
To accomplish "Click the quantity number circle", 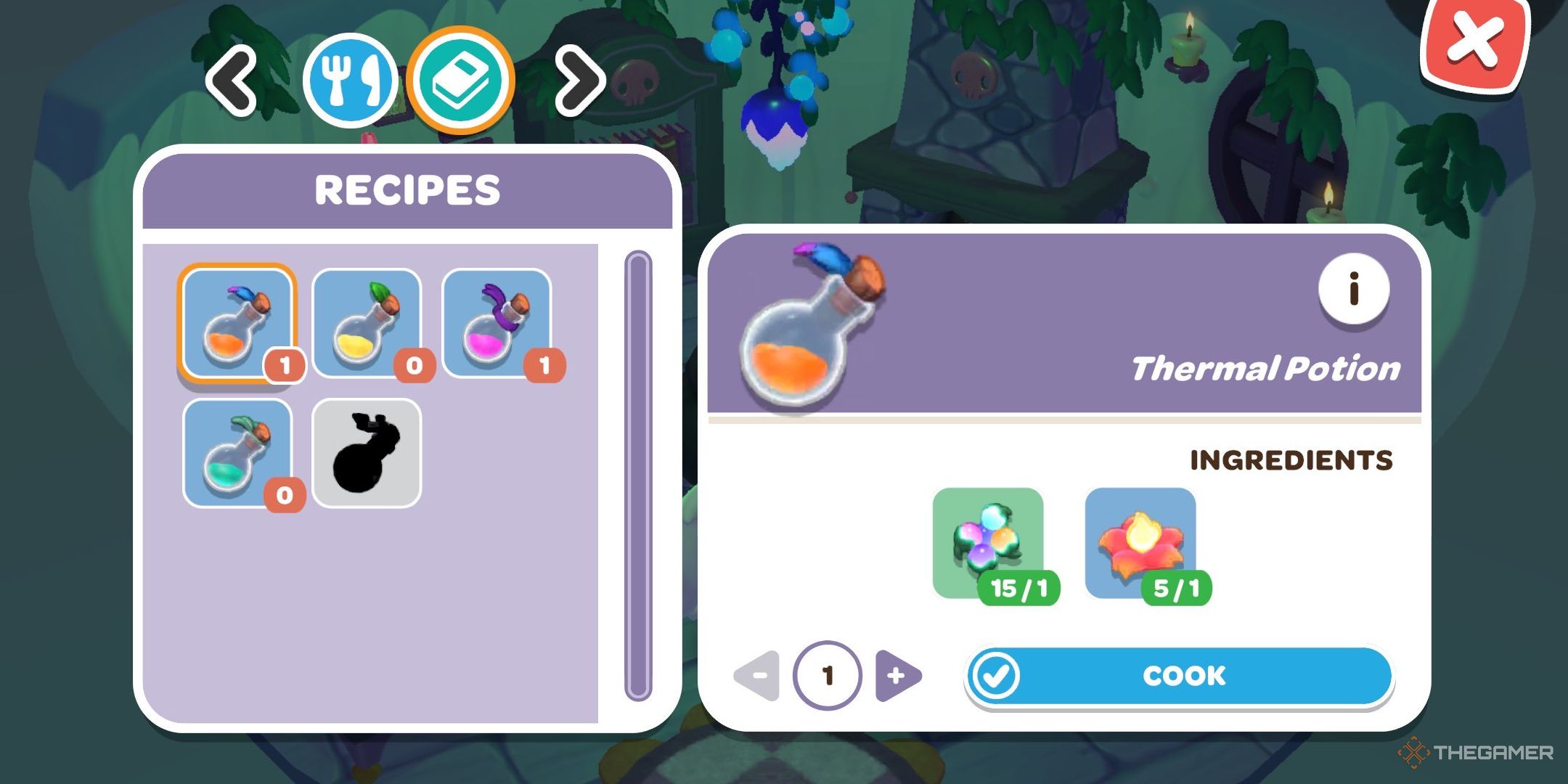I will click(830, 676).
